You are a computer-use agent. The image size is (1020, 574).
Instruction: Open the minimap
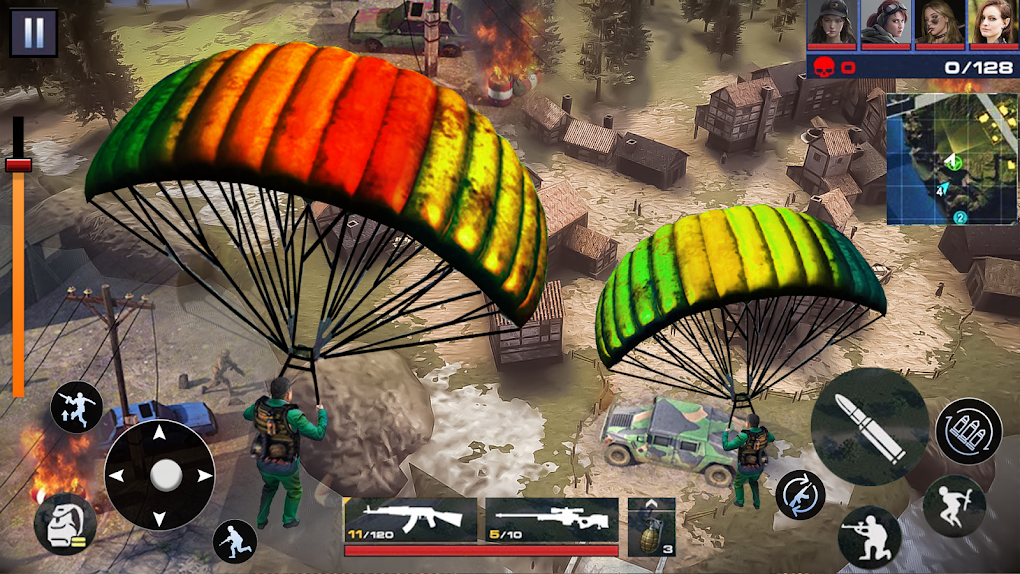950,160
